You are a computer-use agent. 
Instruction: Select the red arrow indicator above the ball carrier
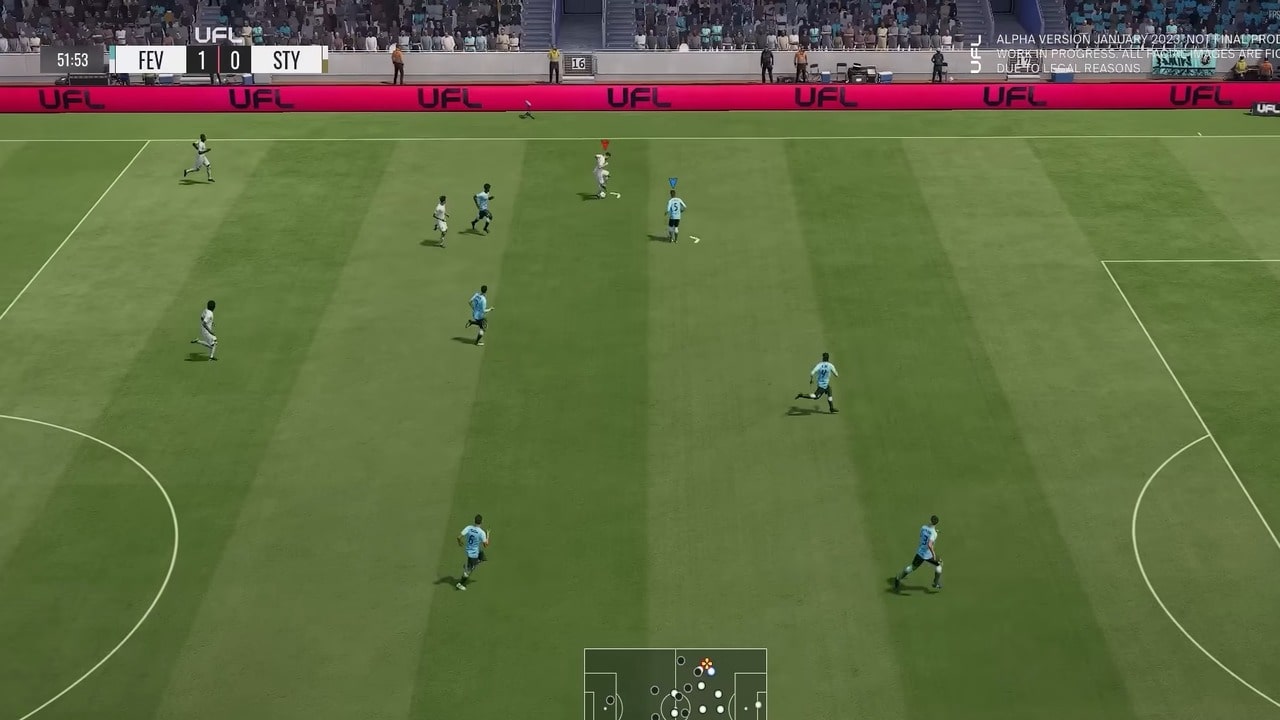(605, 143)
